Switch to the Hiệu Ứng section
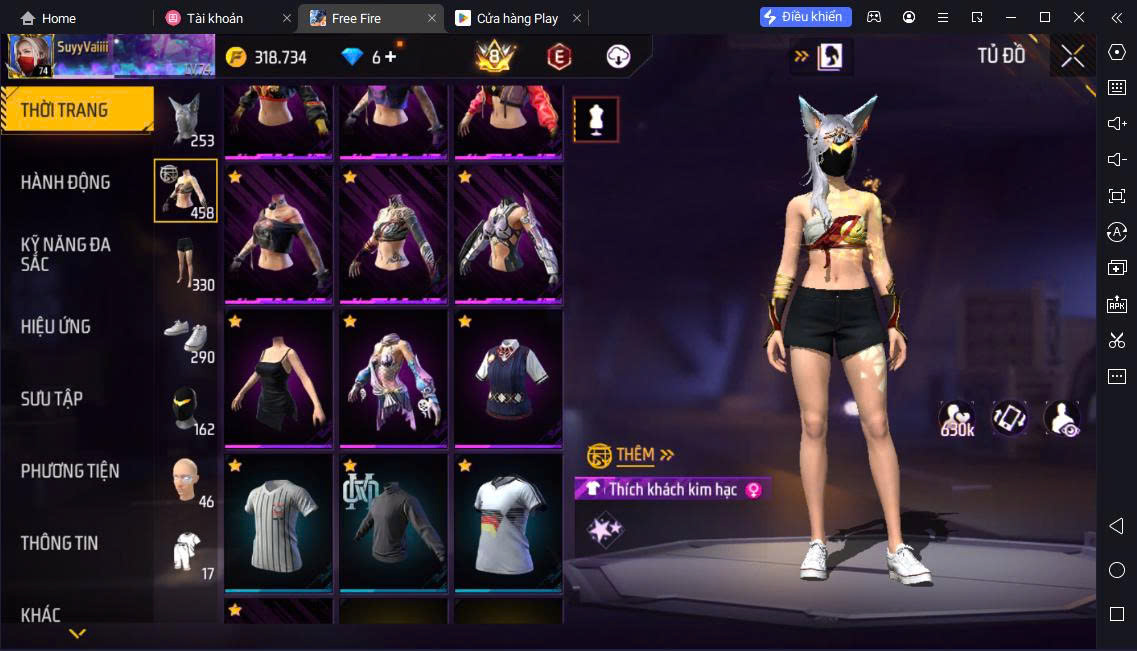The image size is (1137, 651). 56,326
